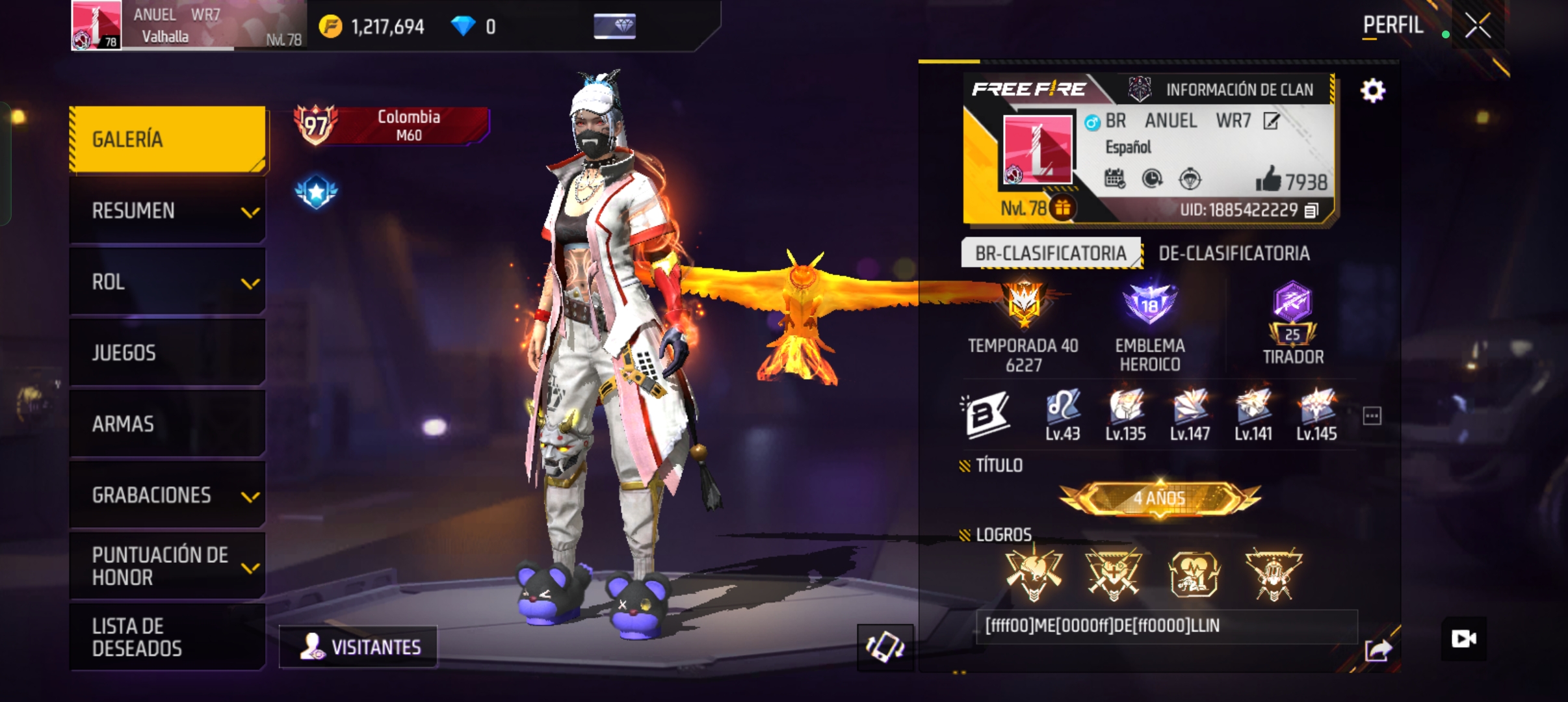Switch to DE-Clasificatoria tab

[x=1233, y=253]
